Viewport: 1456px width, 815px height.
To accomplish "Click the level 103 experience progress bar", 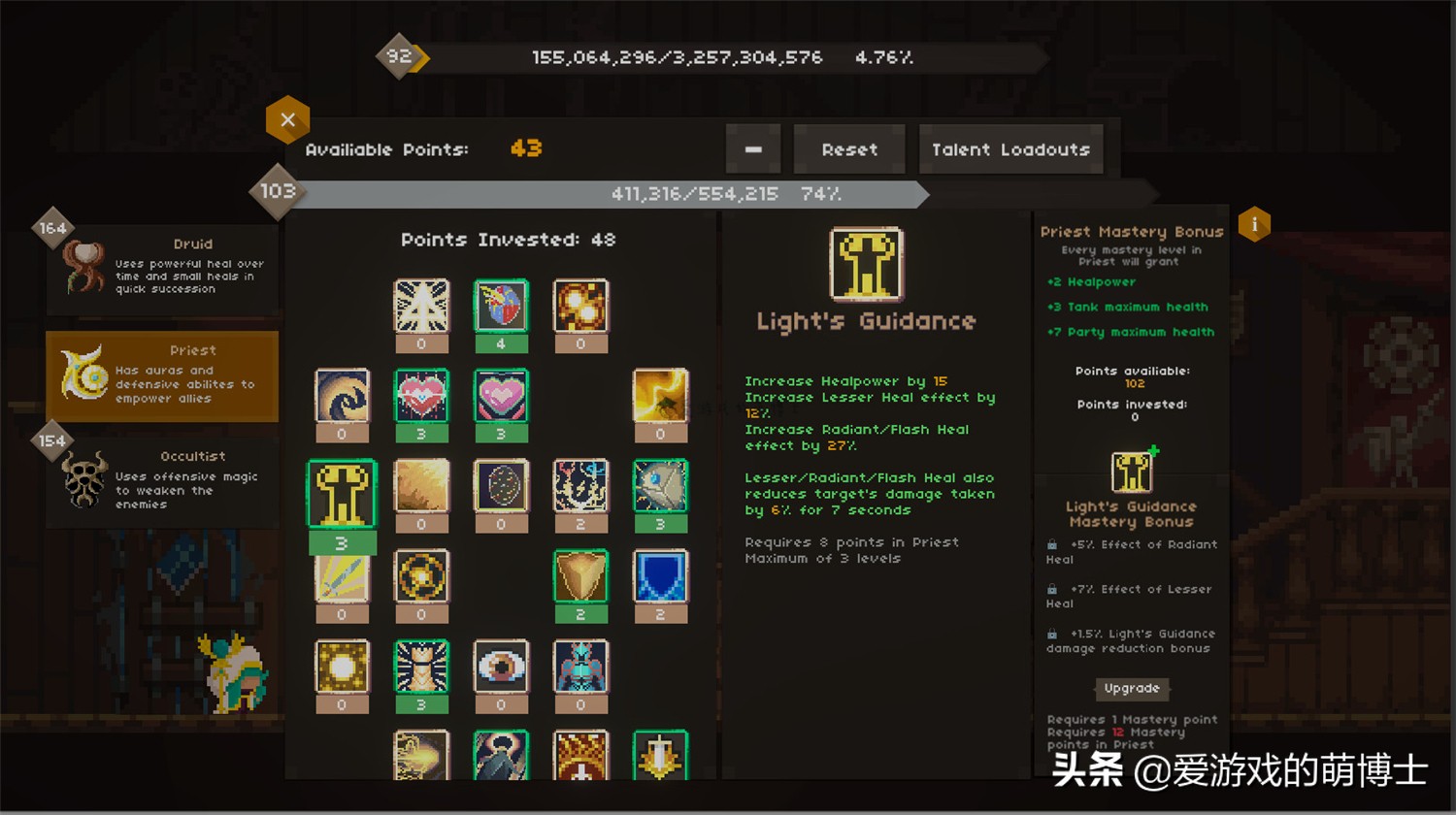I will click(x=602, y=194).
